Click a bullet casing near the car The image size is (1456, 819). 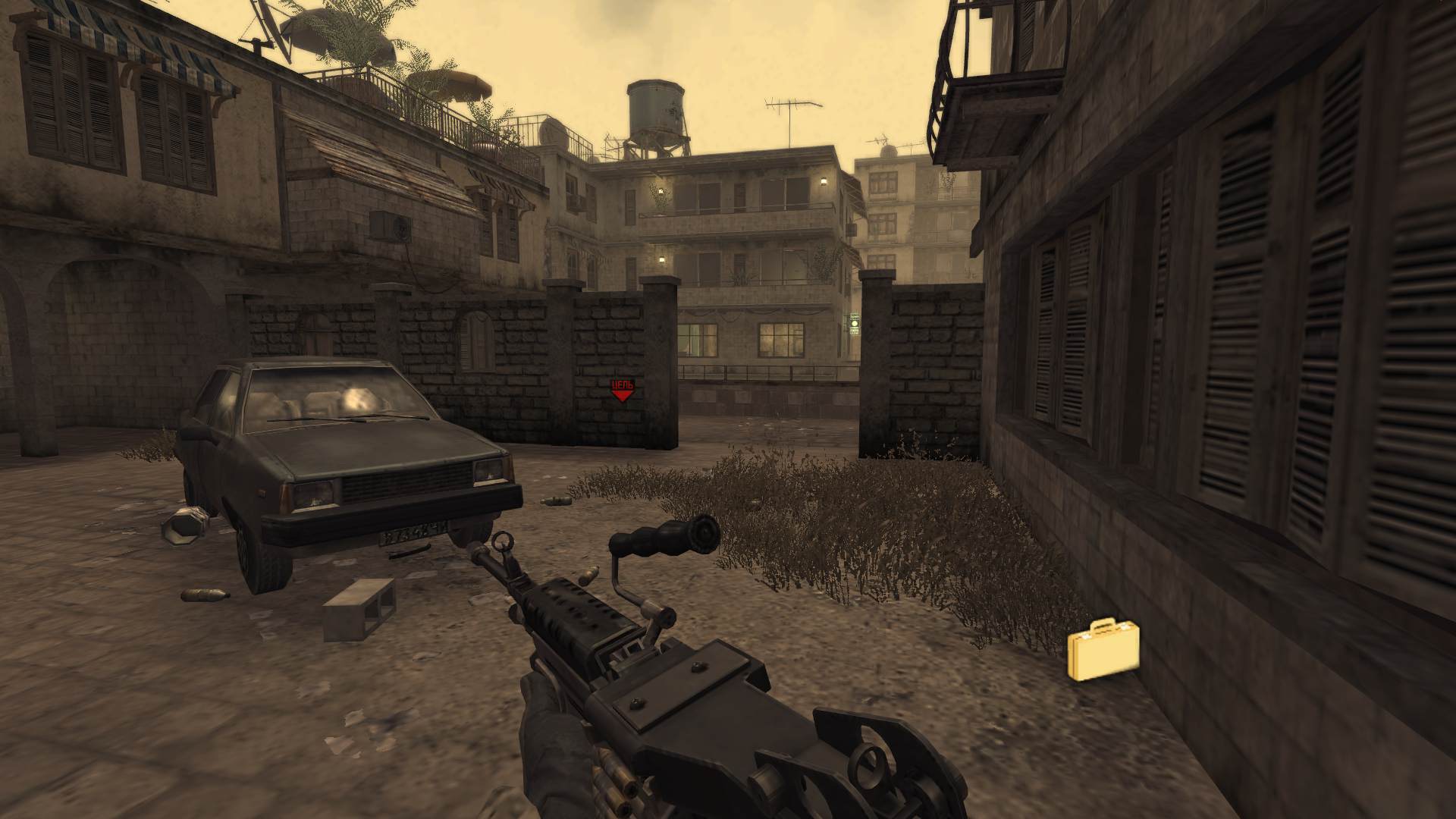pos(203,595)
